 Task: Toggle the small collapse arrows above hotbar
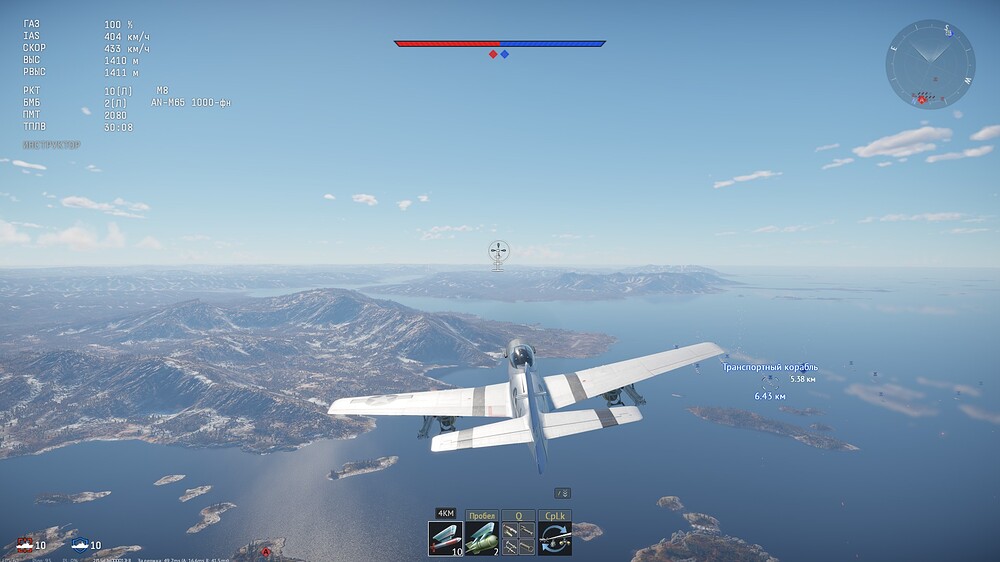[563, 493]
